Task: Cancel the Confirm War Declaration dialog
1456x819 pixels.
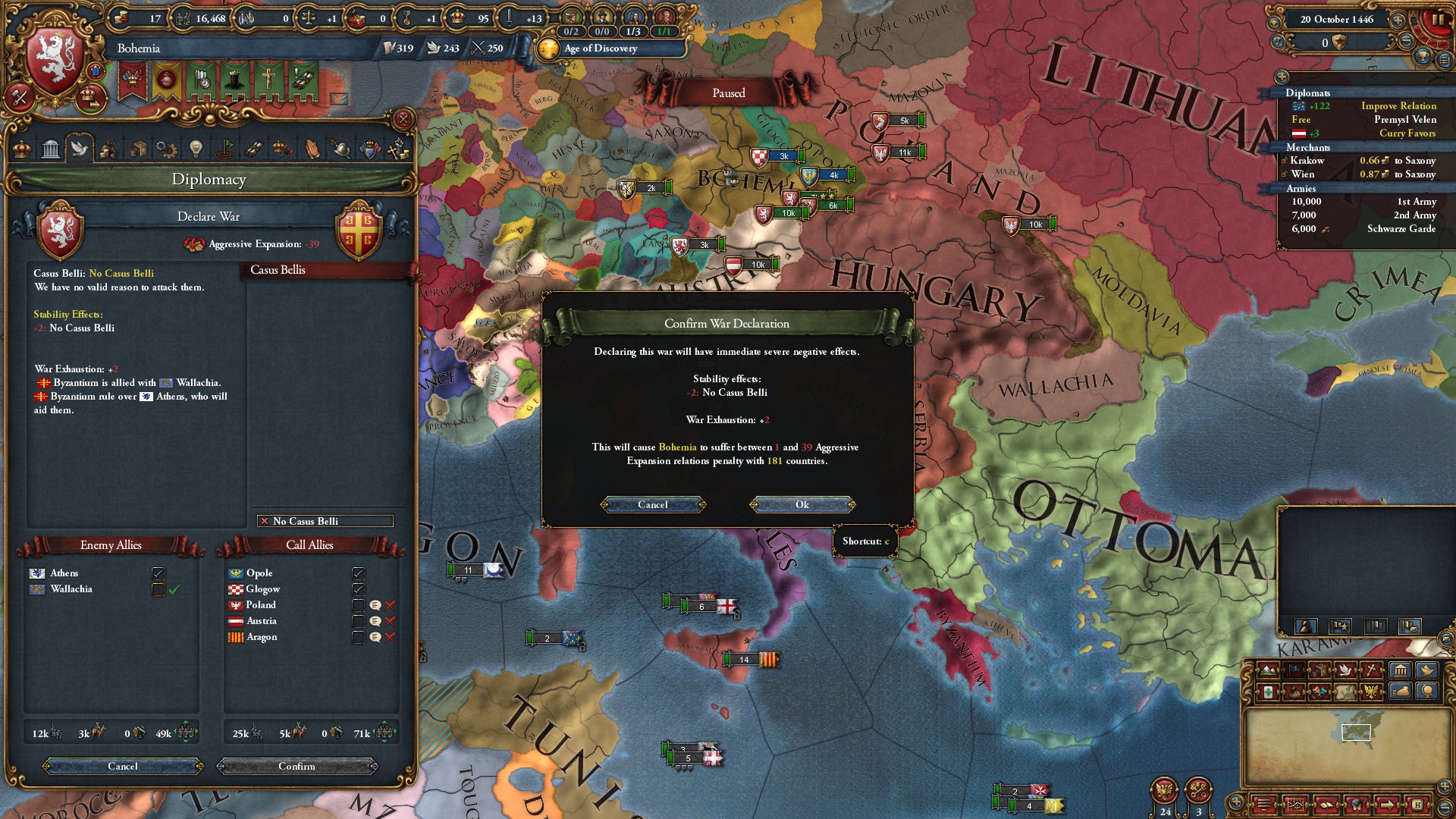Action: pyautogui.click(x=653, y=505)
